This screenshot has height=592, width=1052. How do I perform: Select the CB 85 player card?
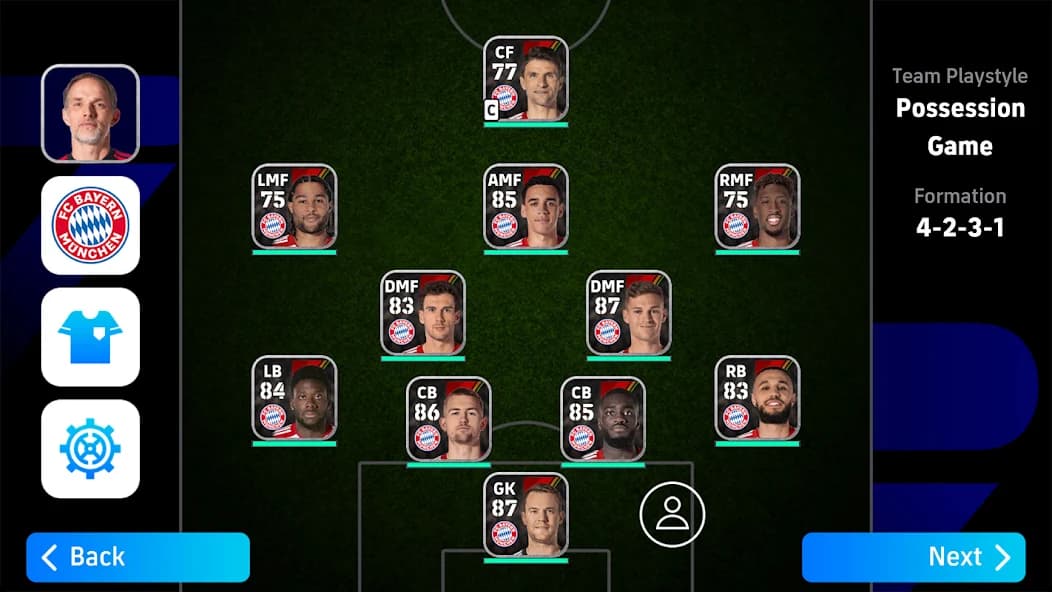(603, 418)
